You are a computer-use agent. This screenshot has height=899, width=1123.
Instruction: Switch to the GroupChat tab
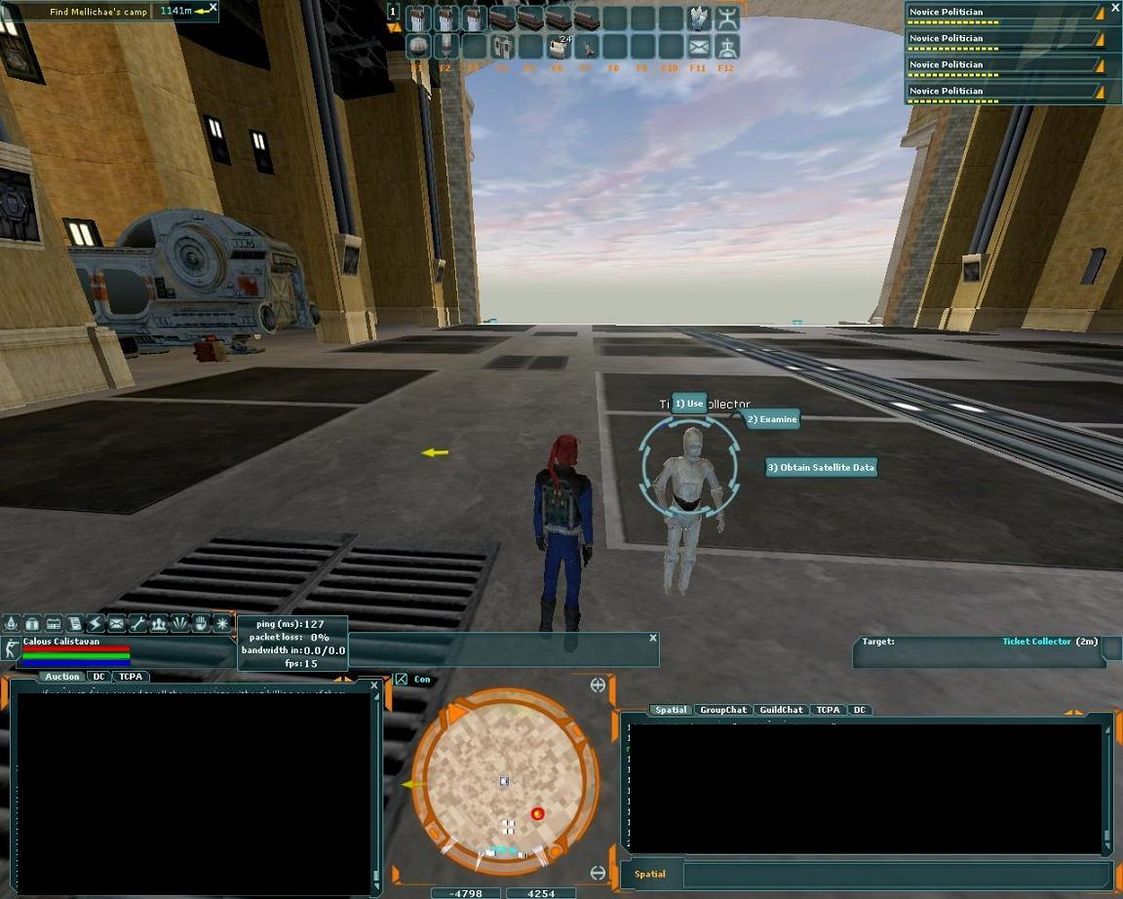pyautogui.click(x=723, y=710)
